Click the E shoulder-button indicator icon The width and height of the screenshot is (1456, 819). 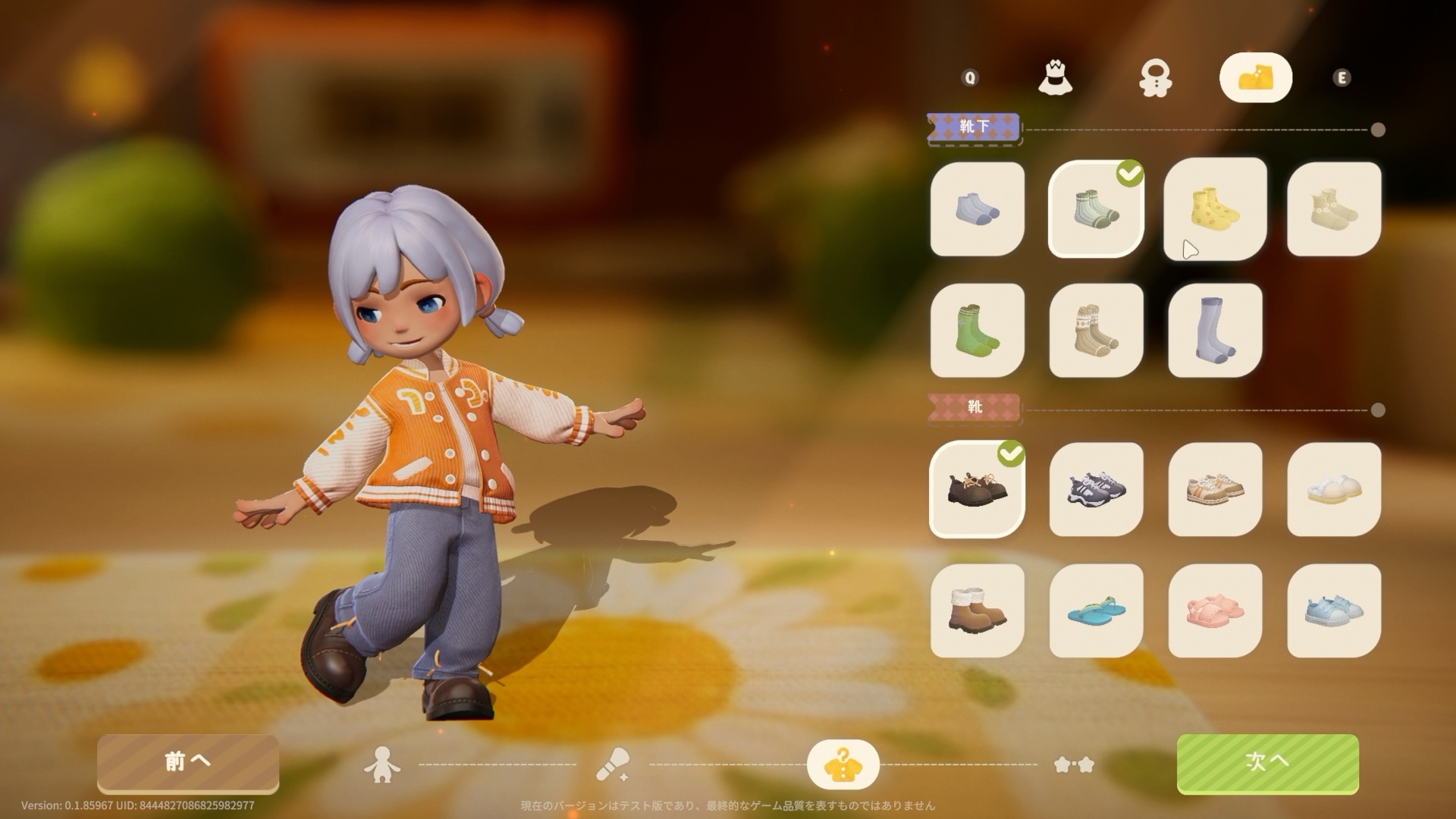pyautogui.click(x=1344, y=77)
